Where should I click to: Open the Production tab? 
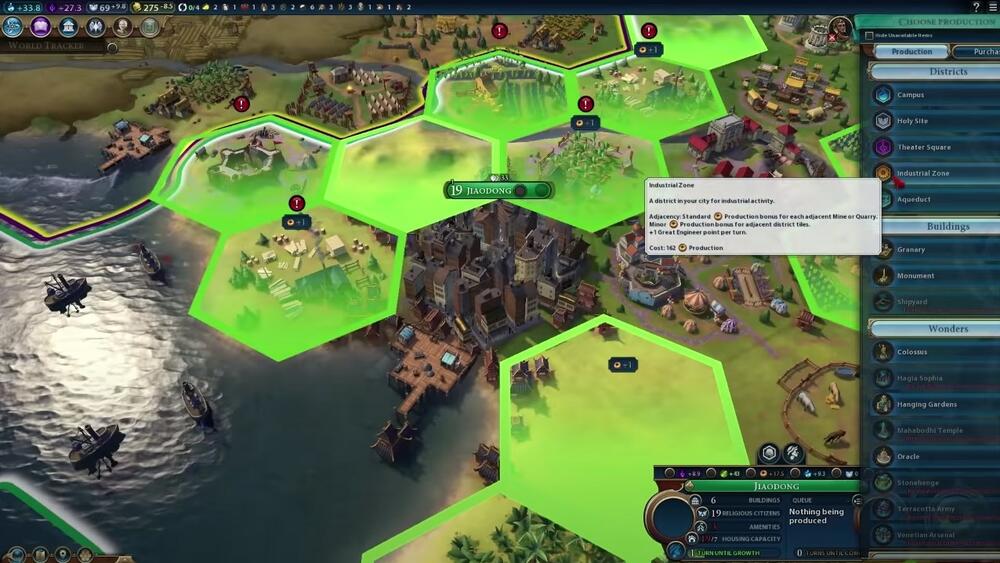click(911, 51)
